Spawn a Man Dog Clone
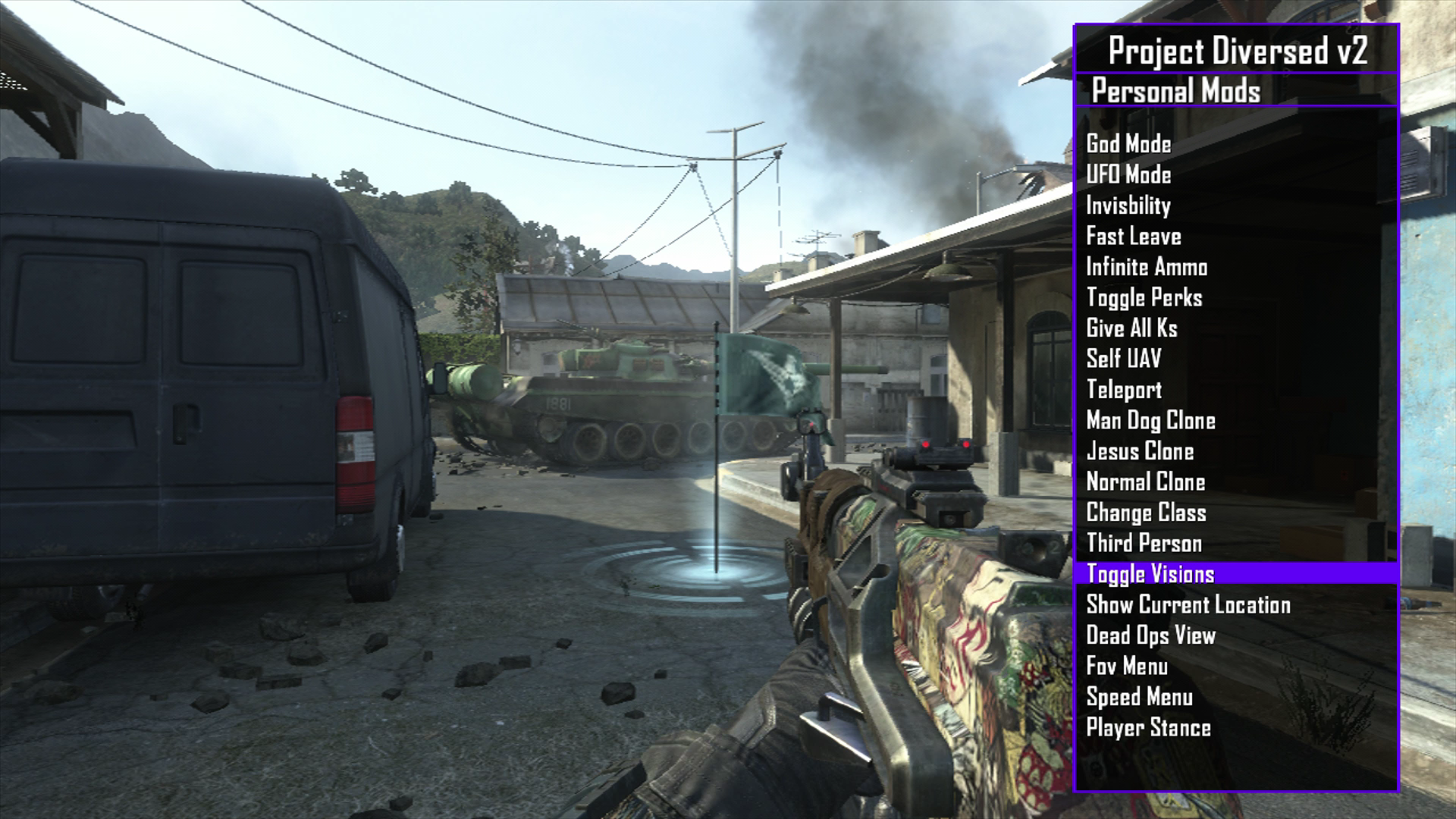Screen dimensions: 1456x819 pyautogui.click(x=1150, y=420)
